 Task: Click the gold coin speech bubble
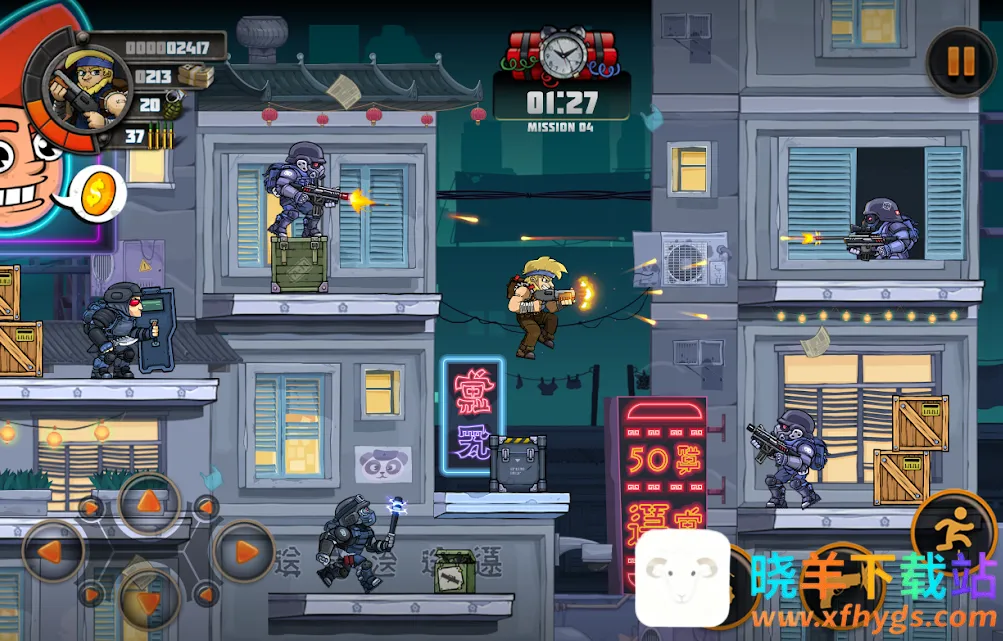tap(97, 194)
